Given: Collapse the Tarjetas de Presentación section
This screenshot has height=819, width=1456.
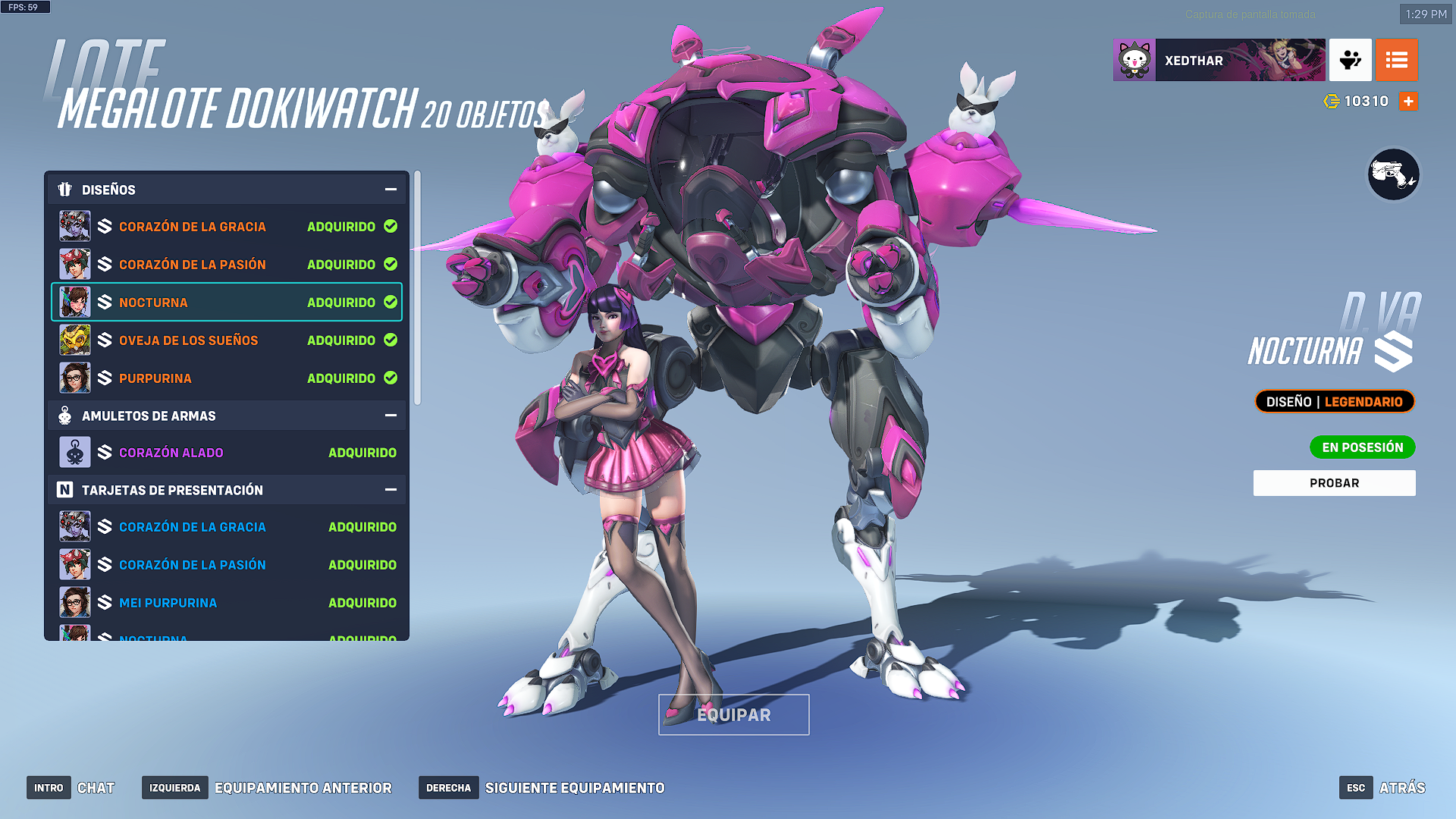Looking at the screenshot, I should point(391,490).
